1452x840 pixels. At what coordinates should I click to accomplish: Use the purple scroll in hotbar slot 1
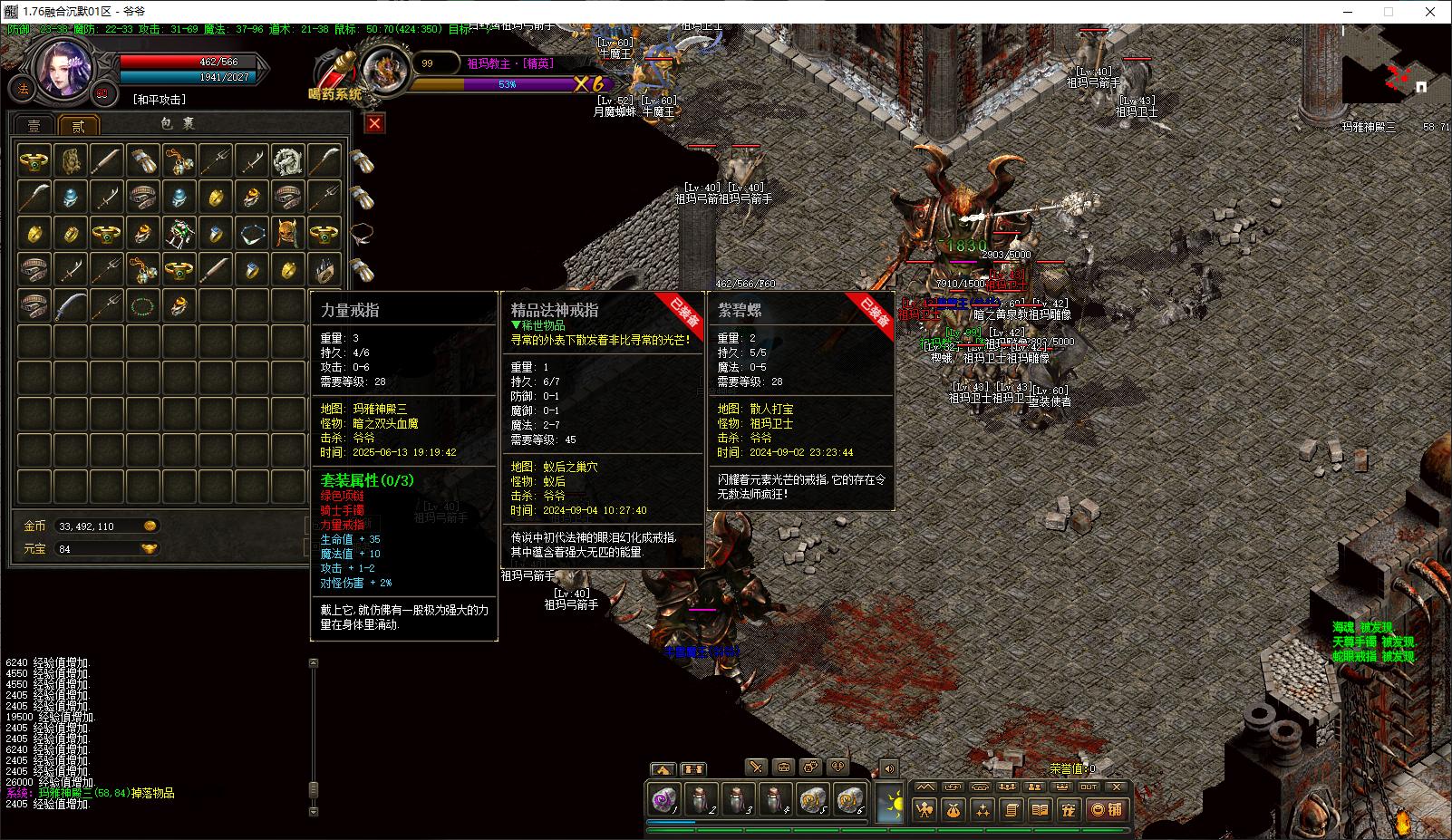[664, 801]
